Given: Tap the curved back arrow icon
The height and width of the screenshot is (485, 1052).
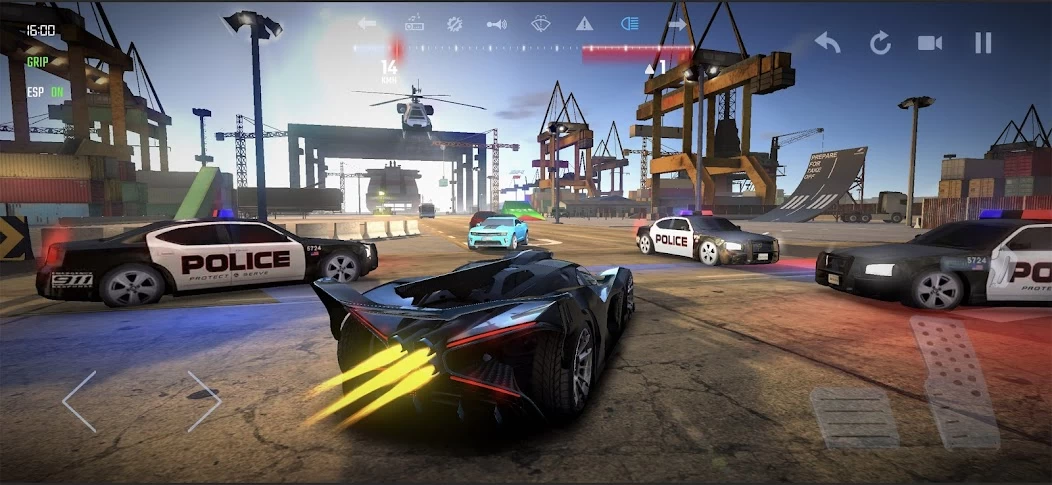Looking at the screenshot, I should click(827, 42).
